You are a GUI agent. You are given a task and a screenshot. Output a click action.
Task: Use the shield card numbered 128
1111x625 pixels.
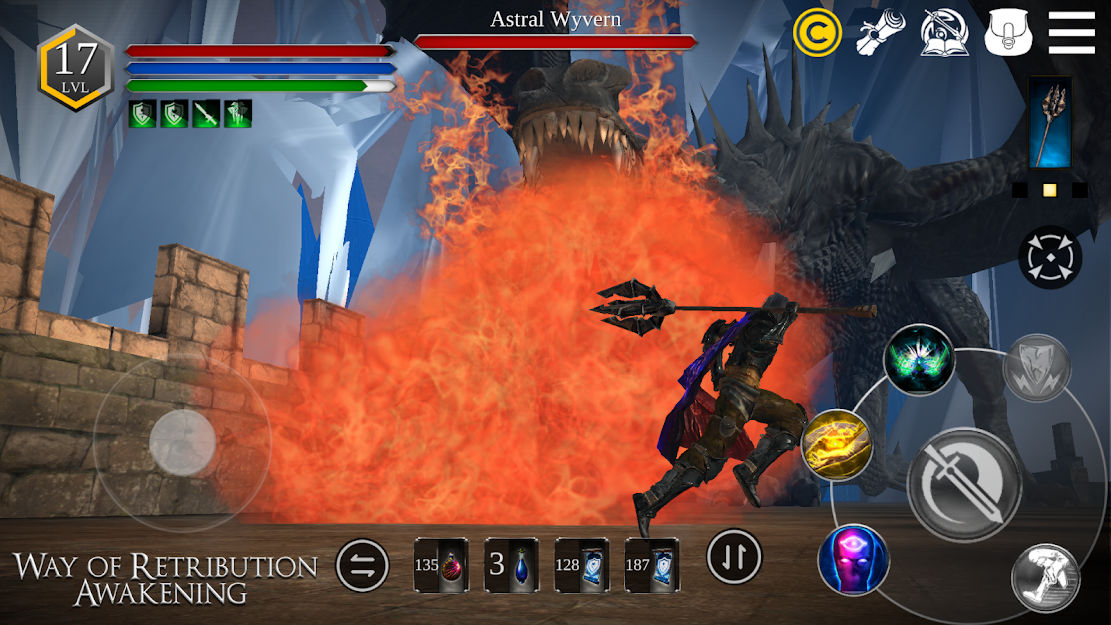point(581,565)
